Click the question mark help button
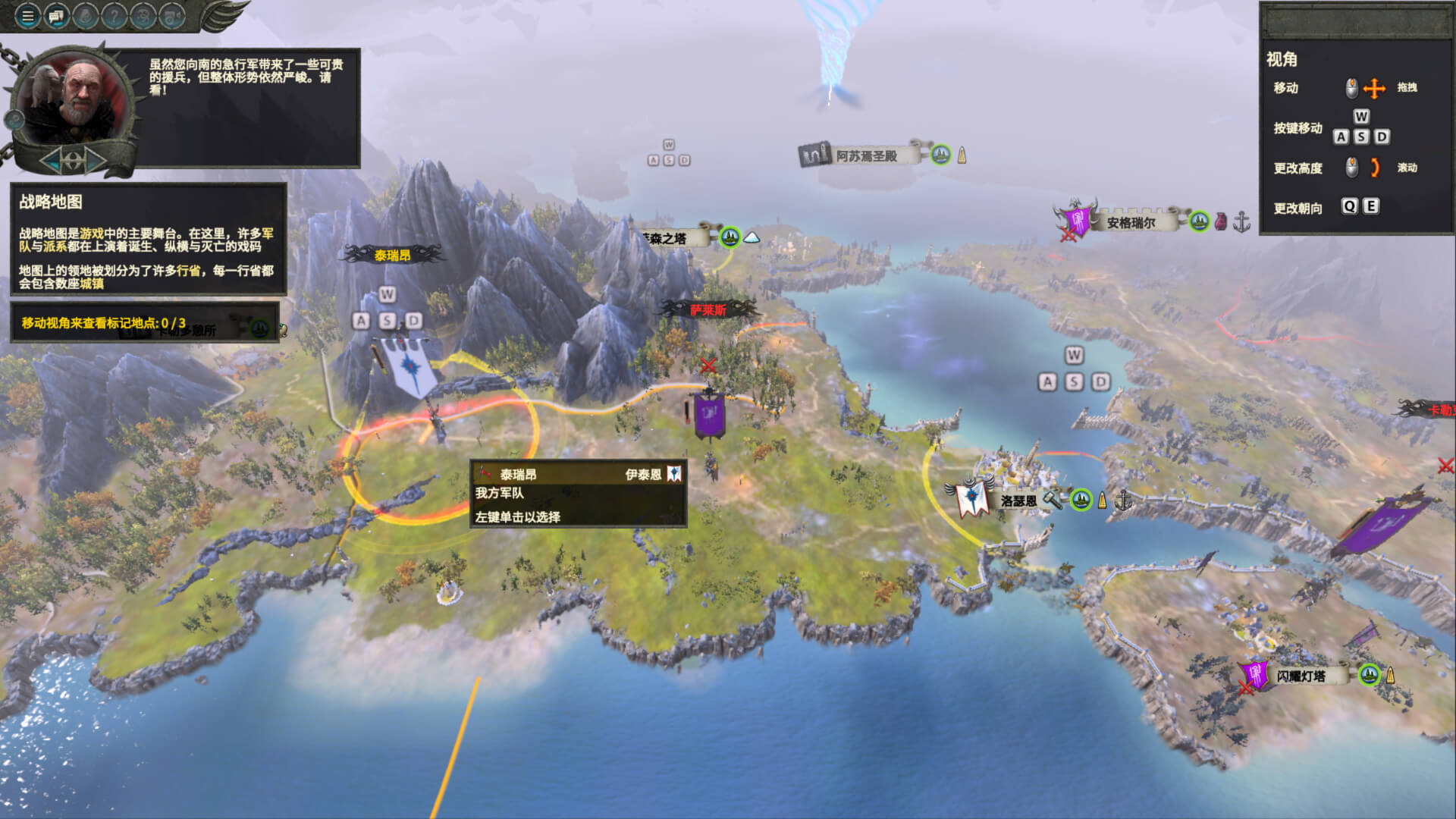 [114, 15]
